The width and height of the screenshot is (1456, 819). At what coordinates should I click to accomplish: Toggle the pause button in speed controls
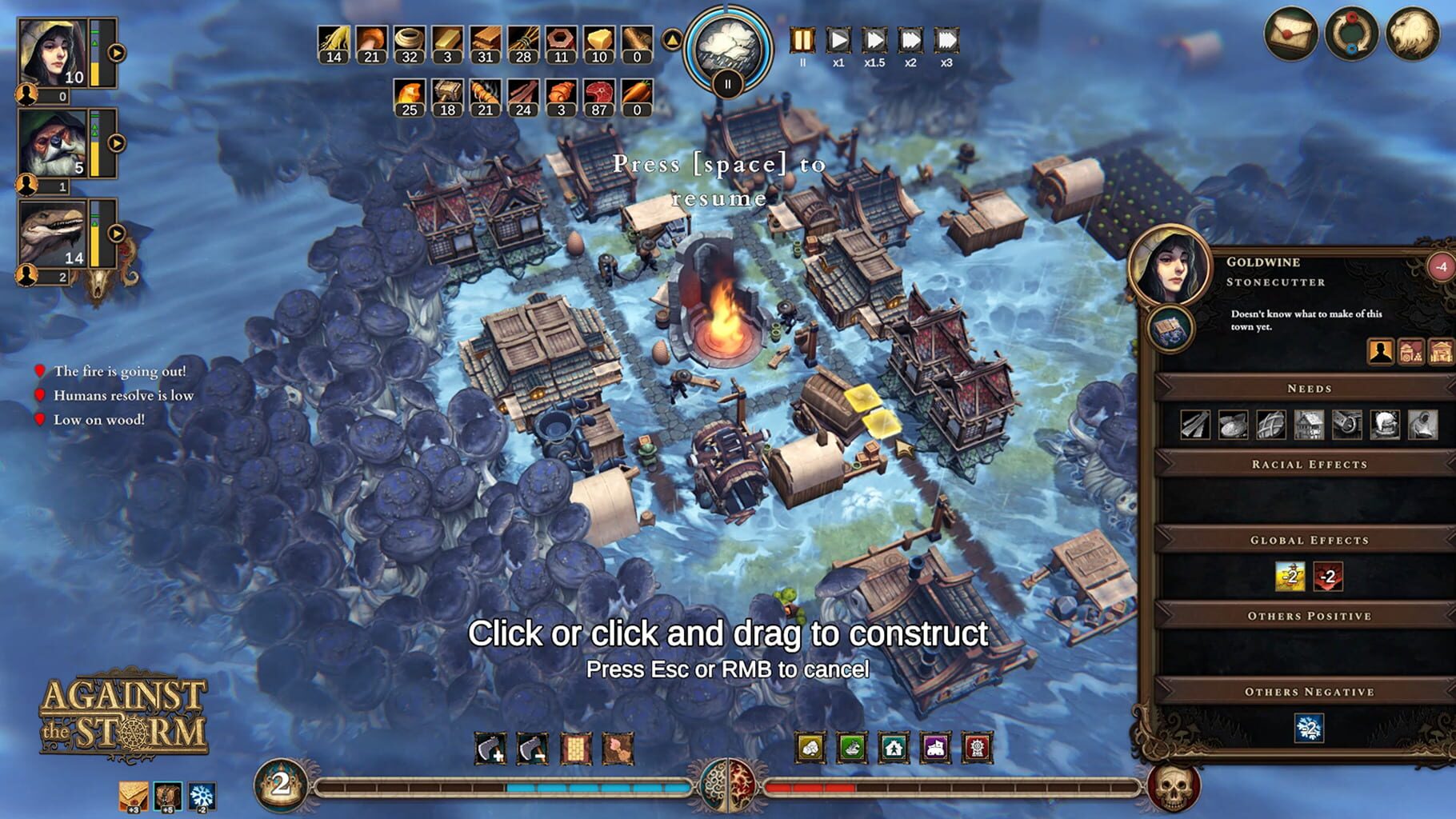pos(802,38)
